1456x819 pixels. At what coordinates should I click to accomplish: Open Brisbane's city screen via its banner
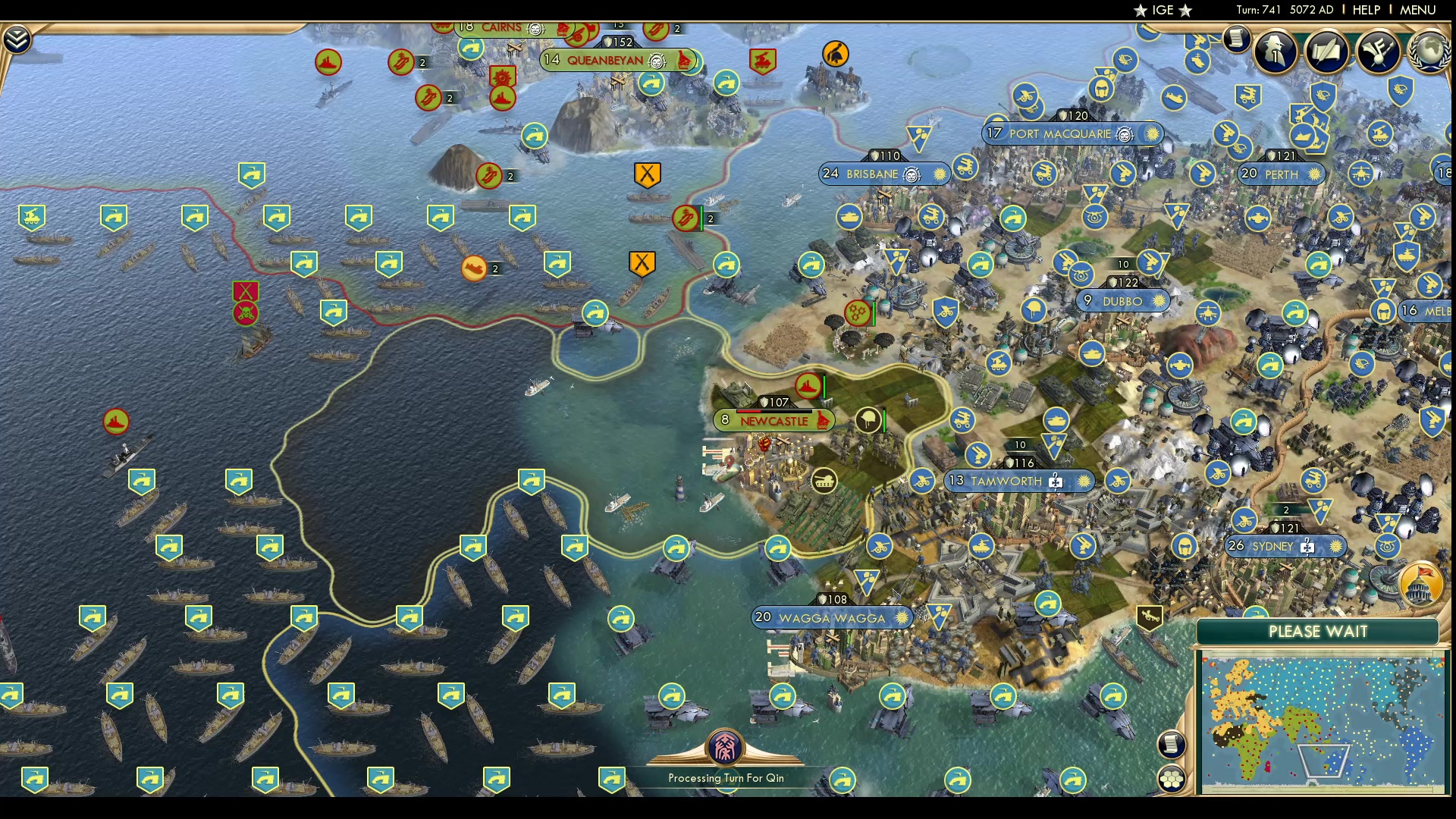tap(872, 174)
